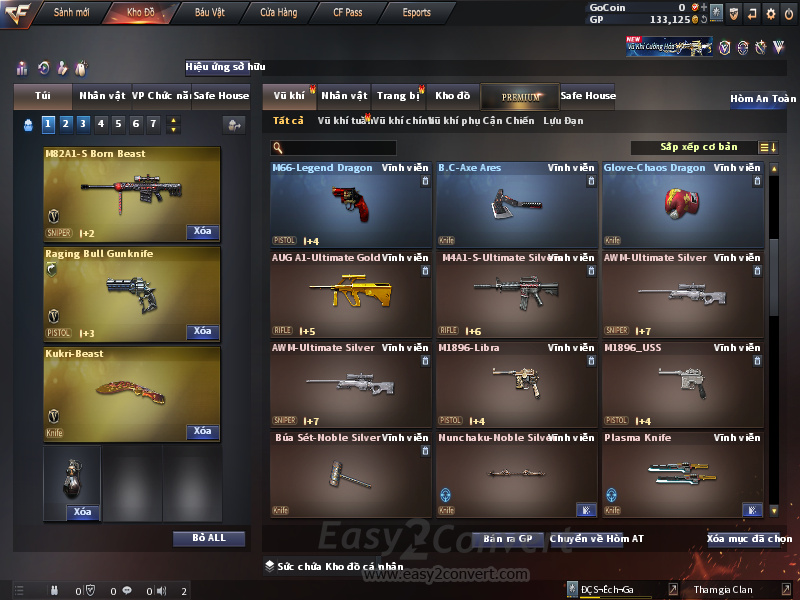Click the Bỏ ALL button
The width and height of the screenshot is (800, 600).
click(x=208, y=538)
